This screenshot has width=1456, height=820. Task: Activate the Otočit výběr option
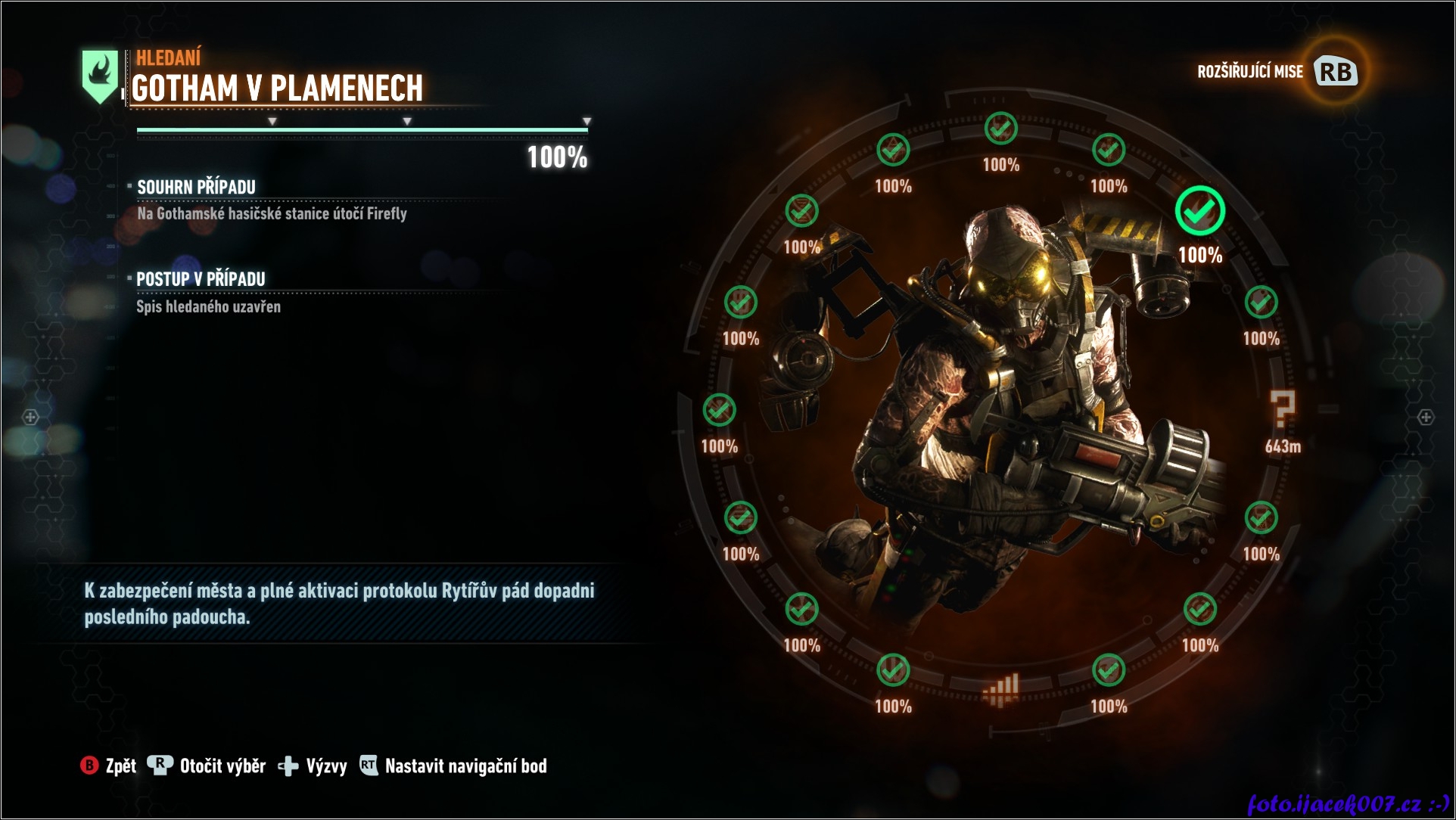pyautogui.click(x=207, y=766)
